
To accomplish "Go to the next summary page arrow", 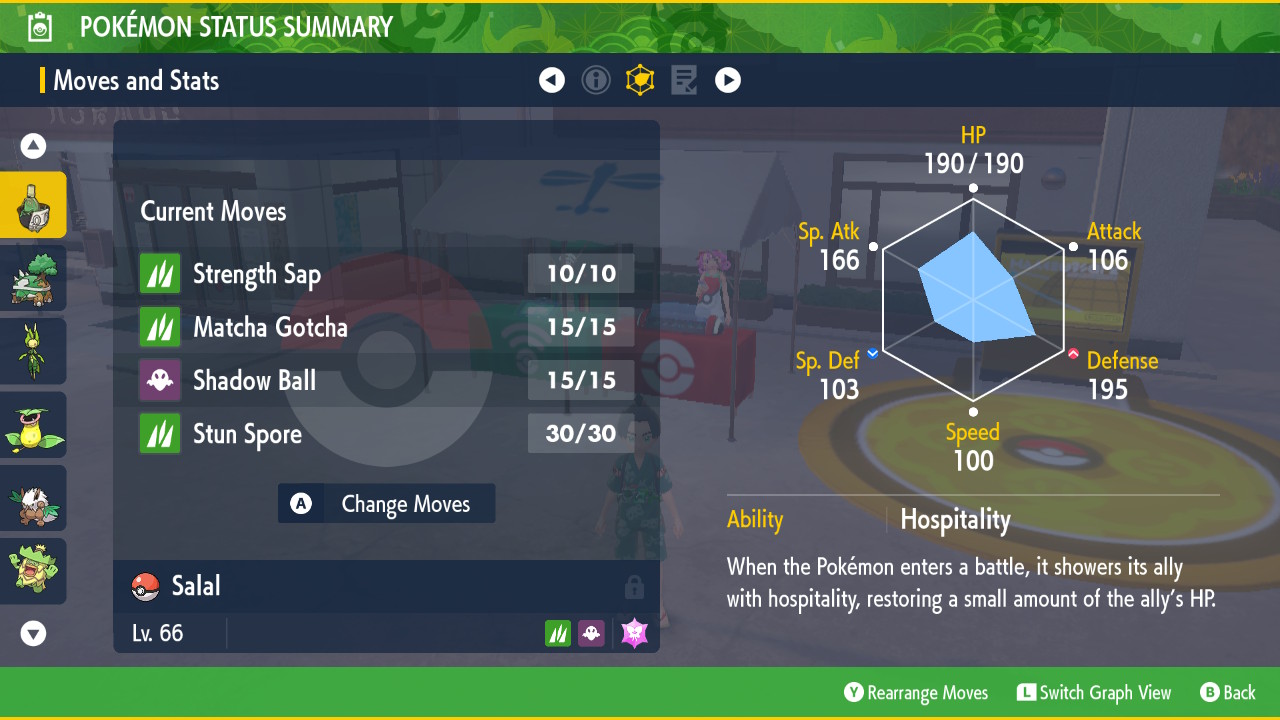I will [x=728, y=80].
